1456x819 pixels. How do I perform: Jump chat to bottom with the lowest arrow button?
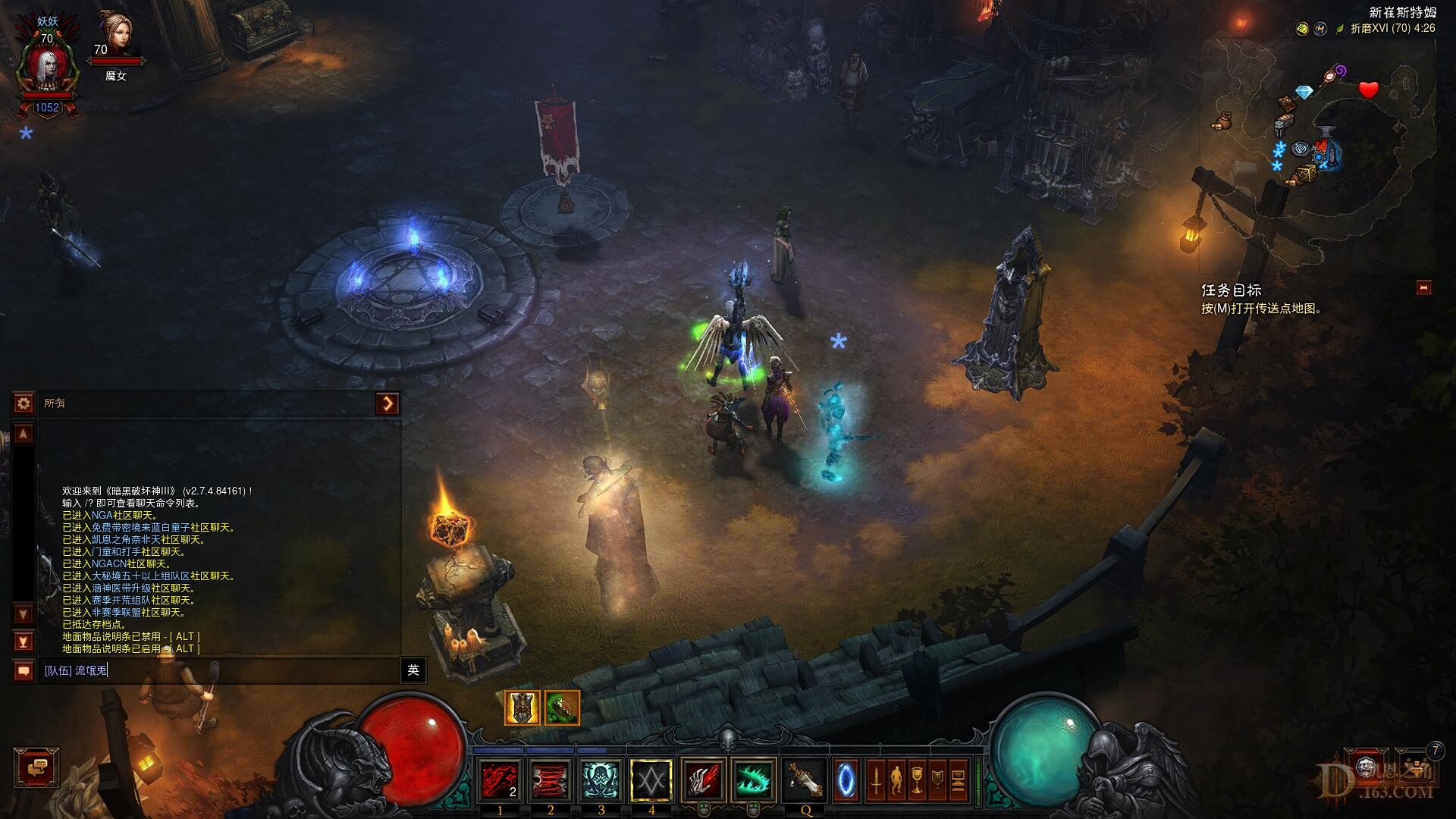pyautogui.click(x=24, y=642)
